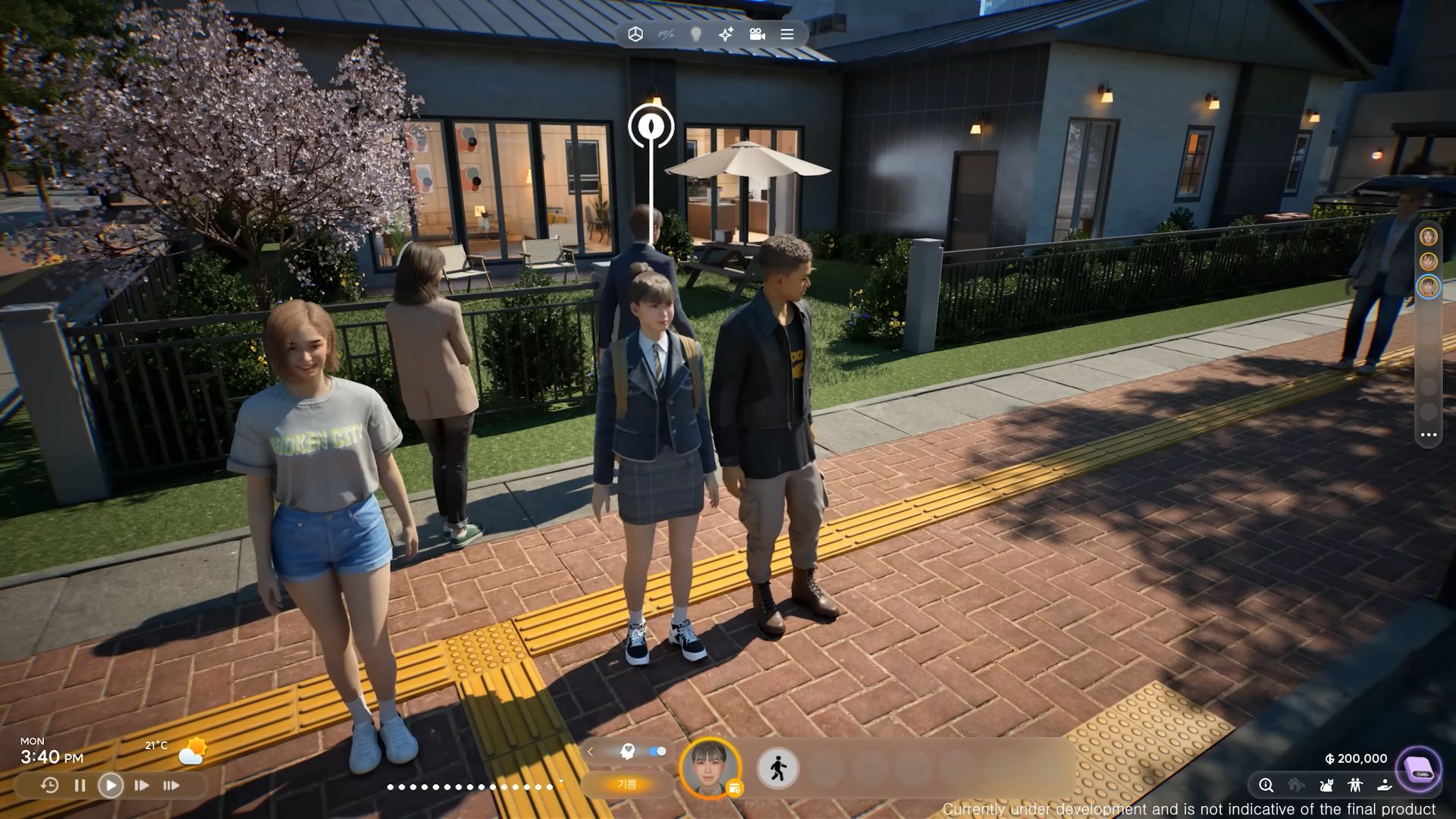The image size is (1456, 819).
Task: Open the magnifier info panel
Action: coord(1266,786)
